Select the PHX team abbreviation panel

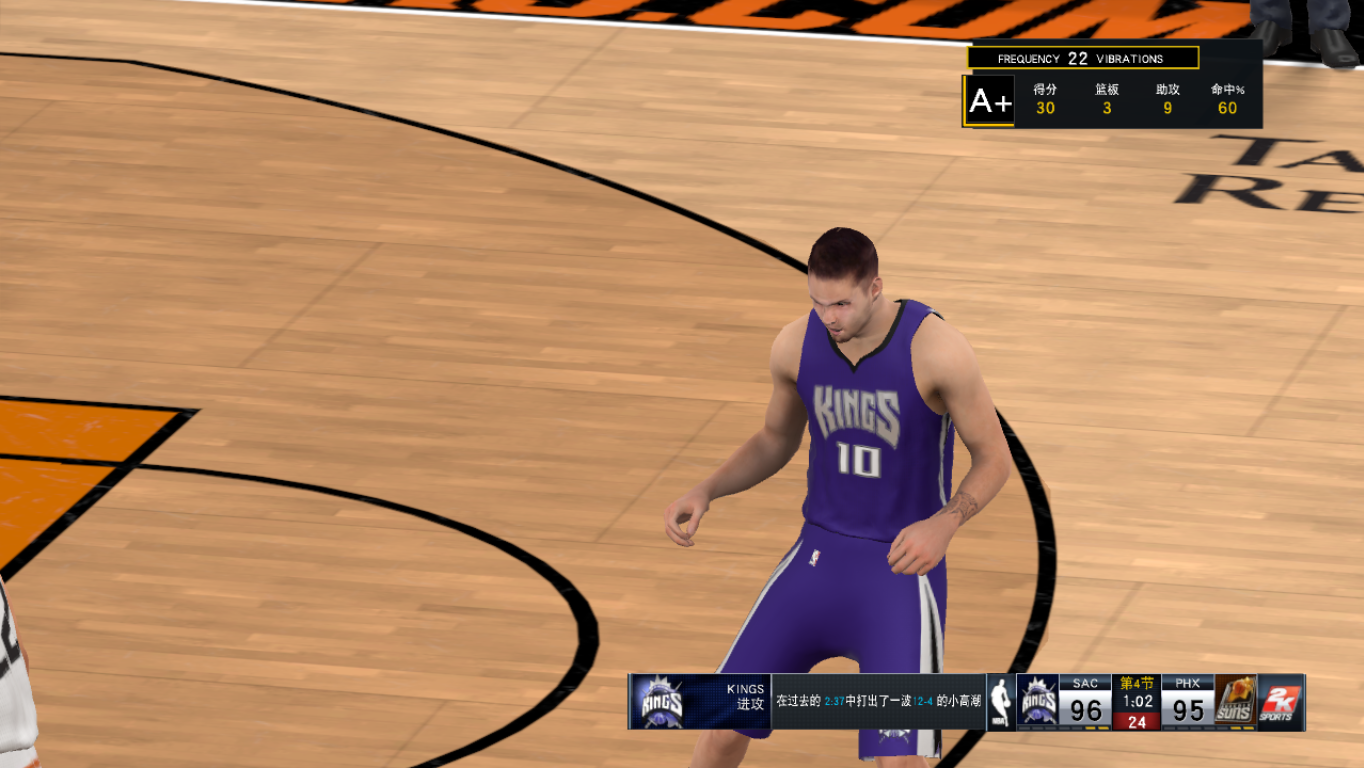1187,683
